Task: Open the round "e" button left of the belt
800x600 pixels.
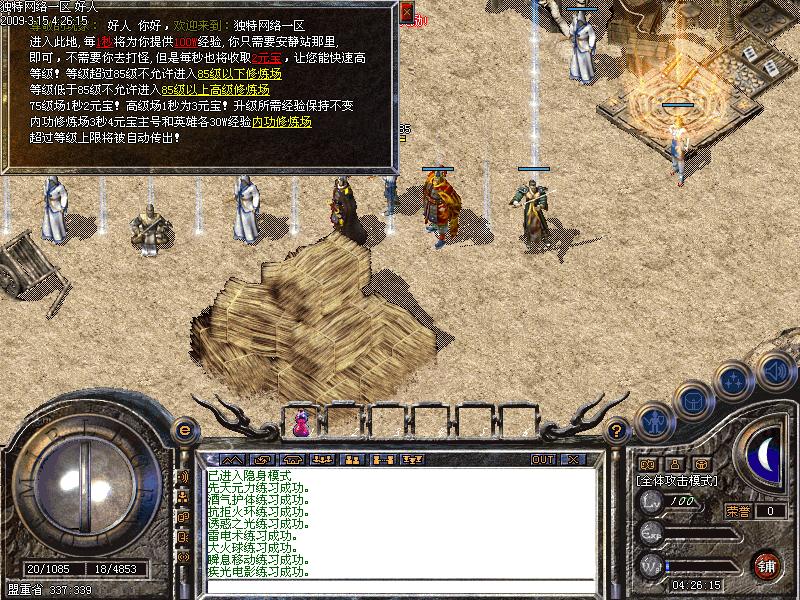Action: point(184,430)
